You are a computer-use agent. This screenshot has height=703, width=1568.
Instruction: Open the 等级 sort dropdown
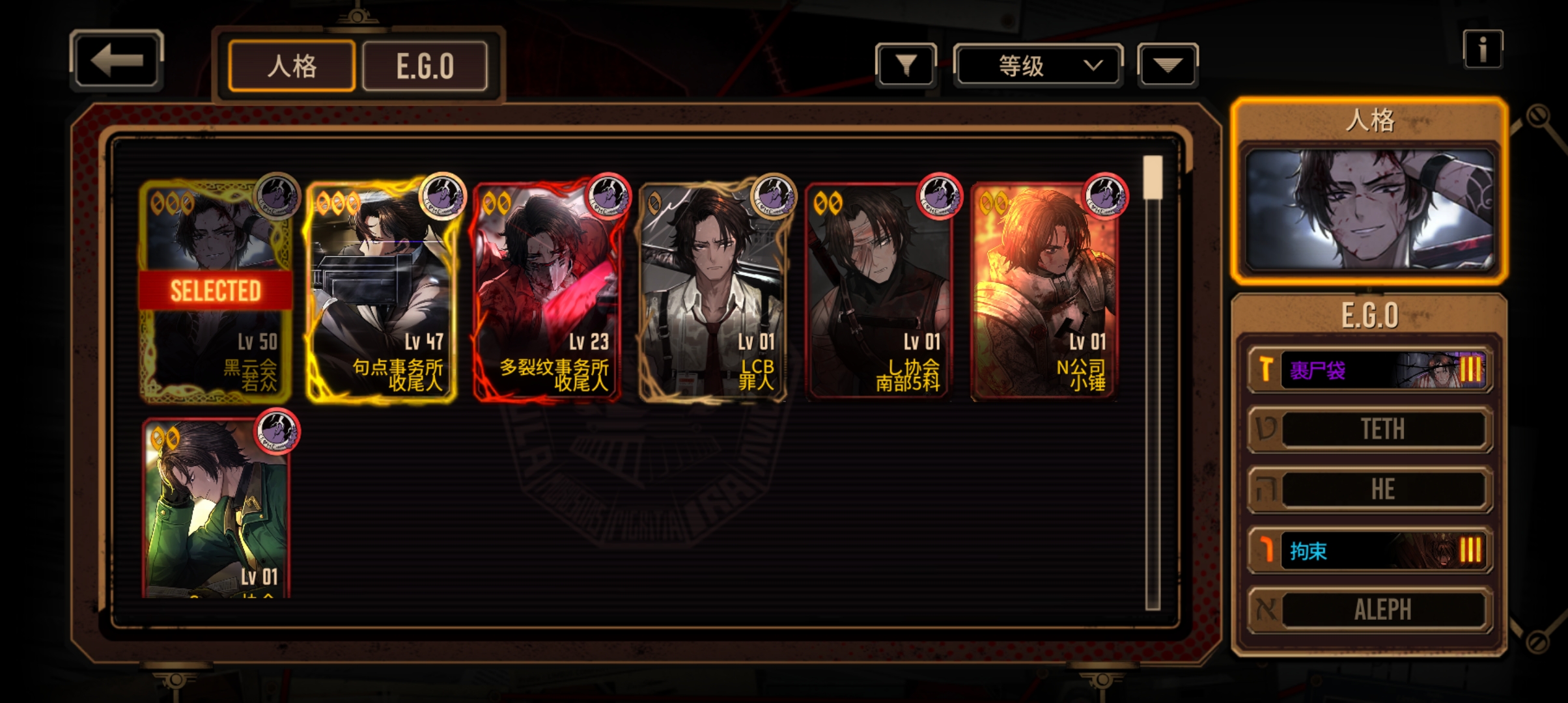coord(1038,65)
